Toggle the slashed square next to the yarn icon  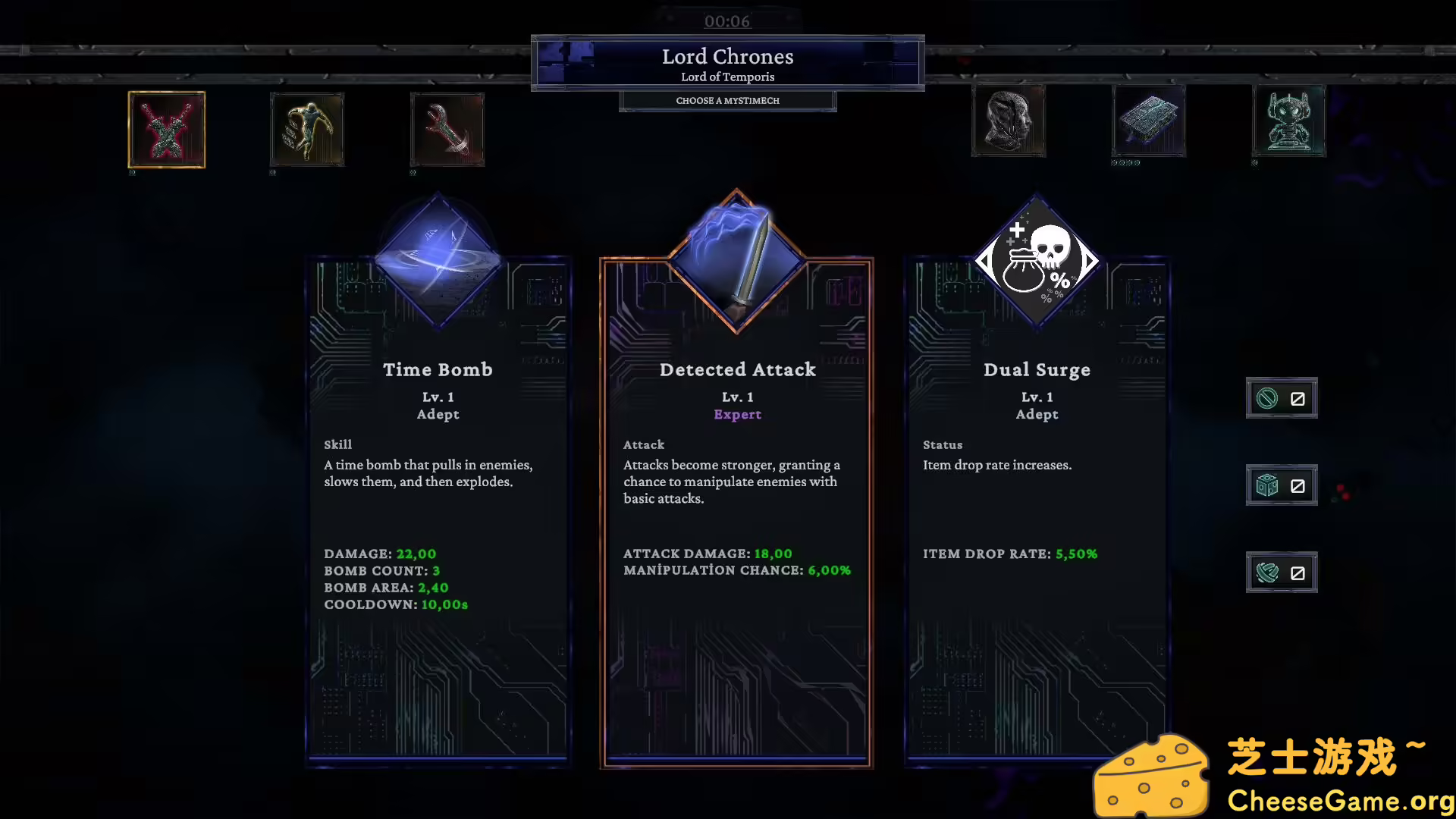(x=1299, y=572)
